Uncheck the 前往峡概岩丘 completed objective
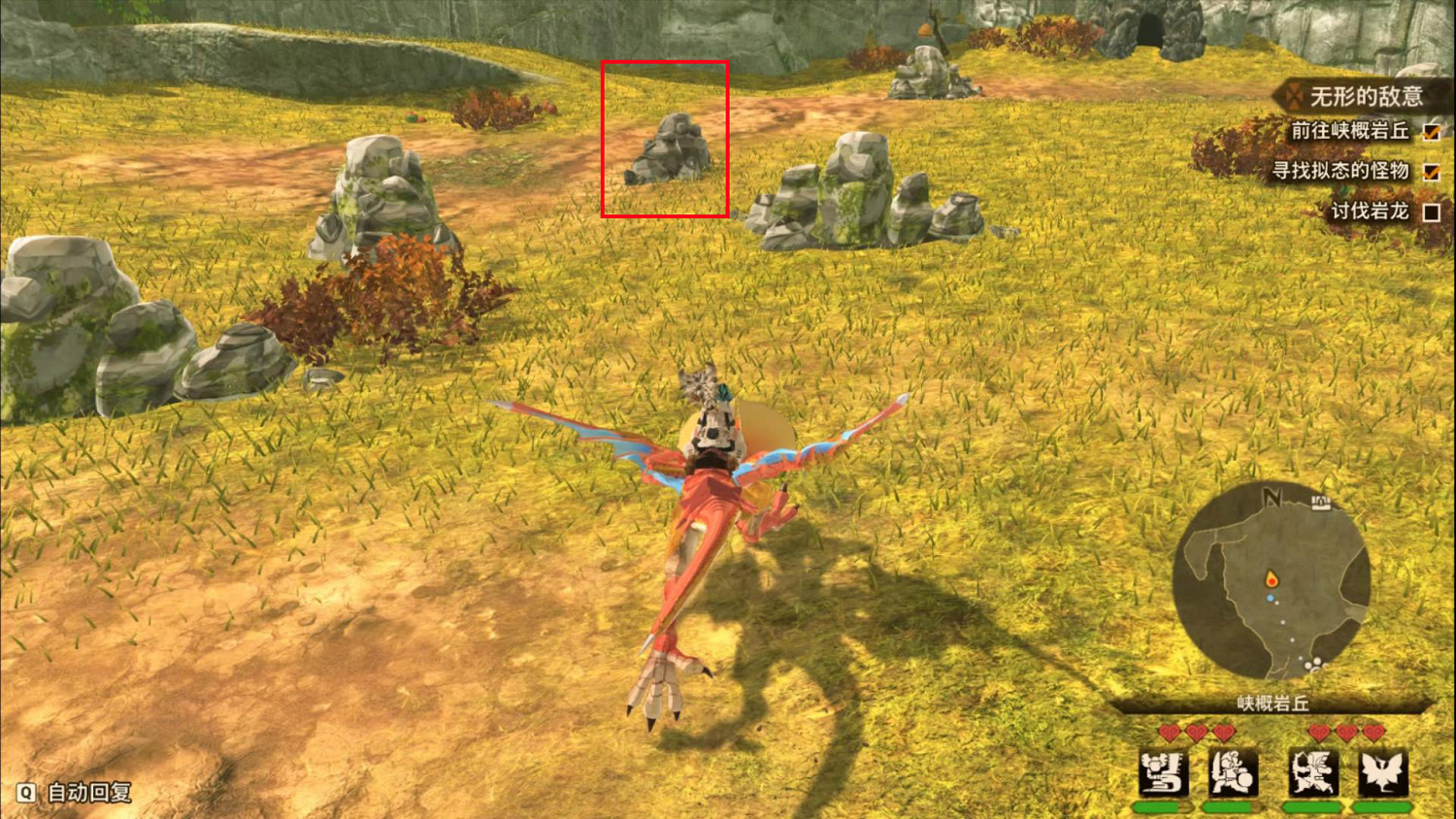 tap(1430, 133)
